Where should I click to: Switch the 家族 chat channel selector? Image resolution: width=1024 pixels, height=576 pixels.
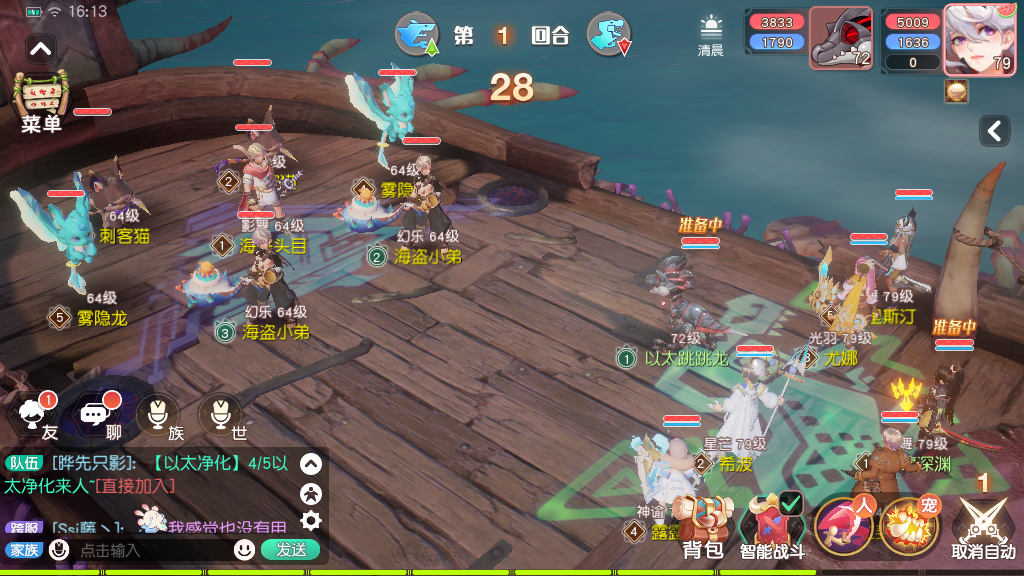[24, 549]
